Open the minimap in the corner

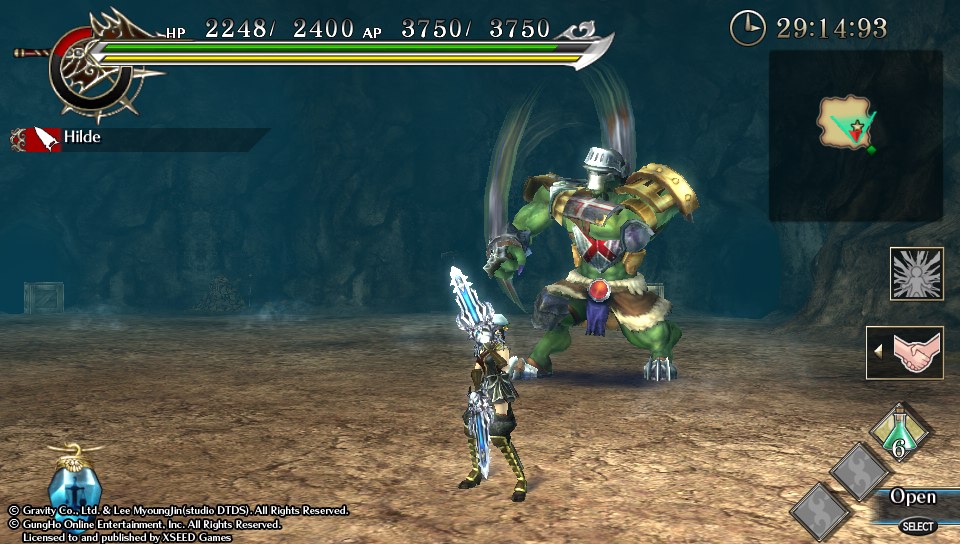click(855, 135)
